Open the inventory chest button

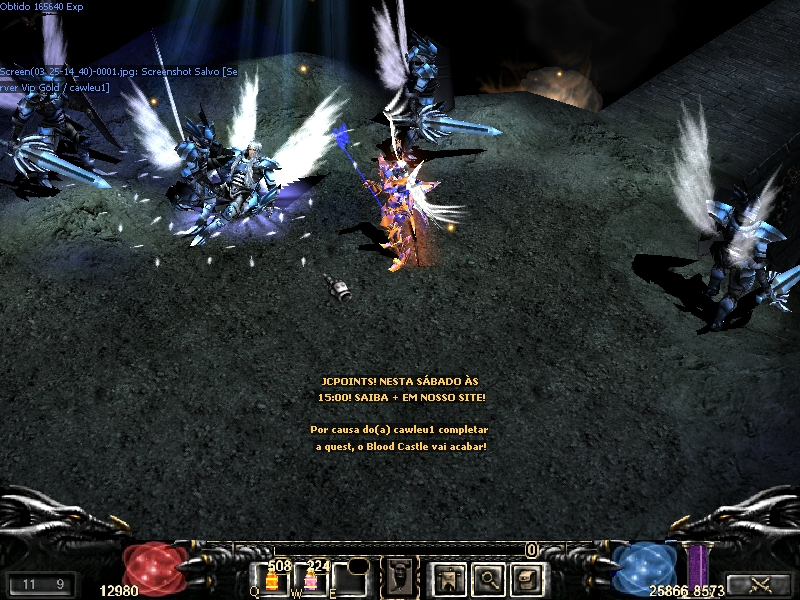pos(526,577)
